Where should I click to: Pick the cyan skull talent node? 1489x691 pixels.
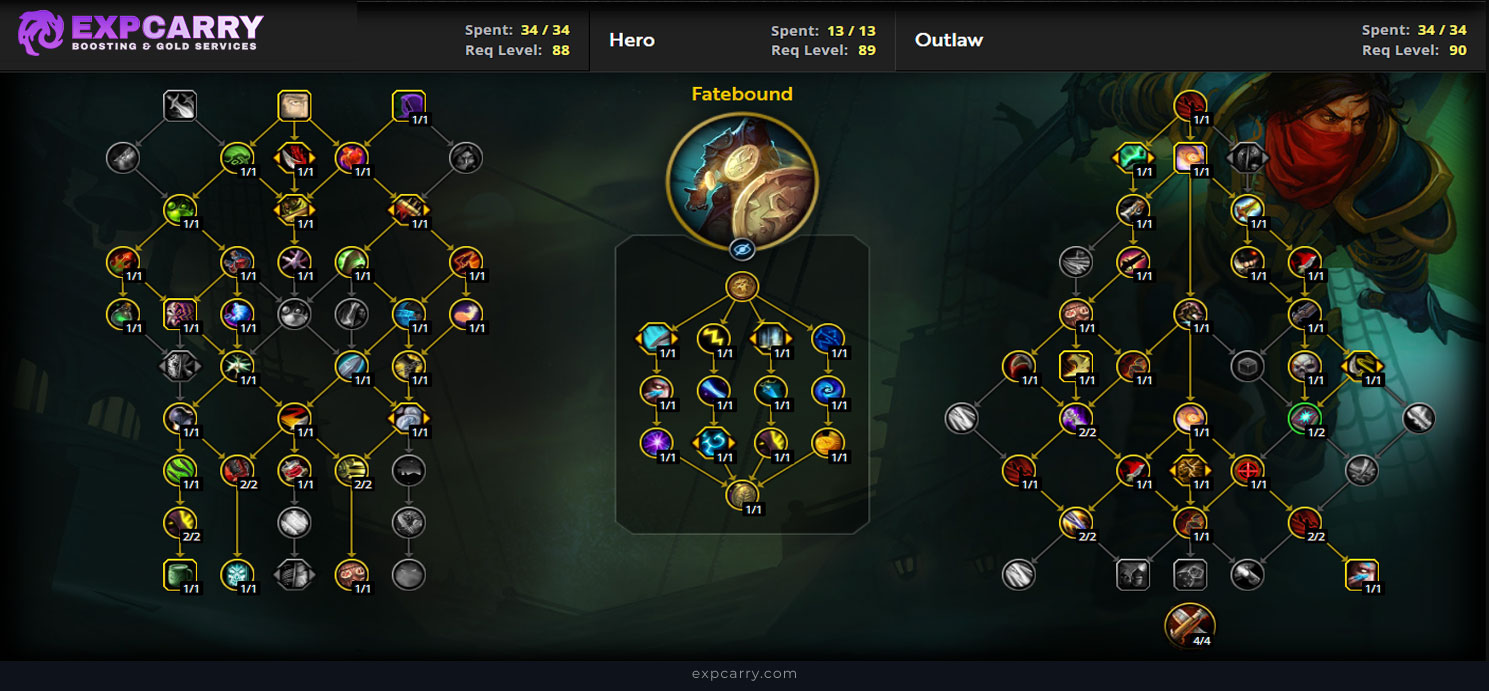237,574
